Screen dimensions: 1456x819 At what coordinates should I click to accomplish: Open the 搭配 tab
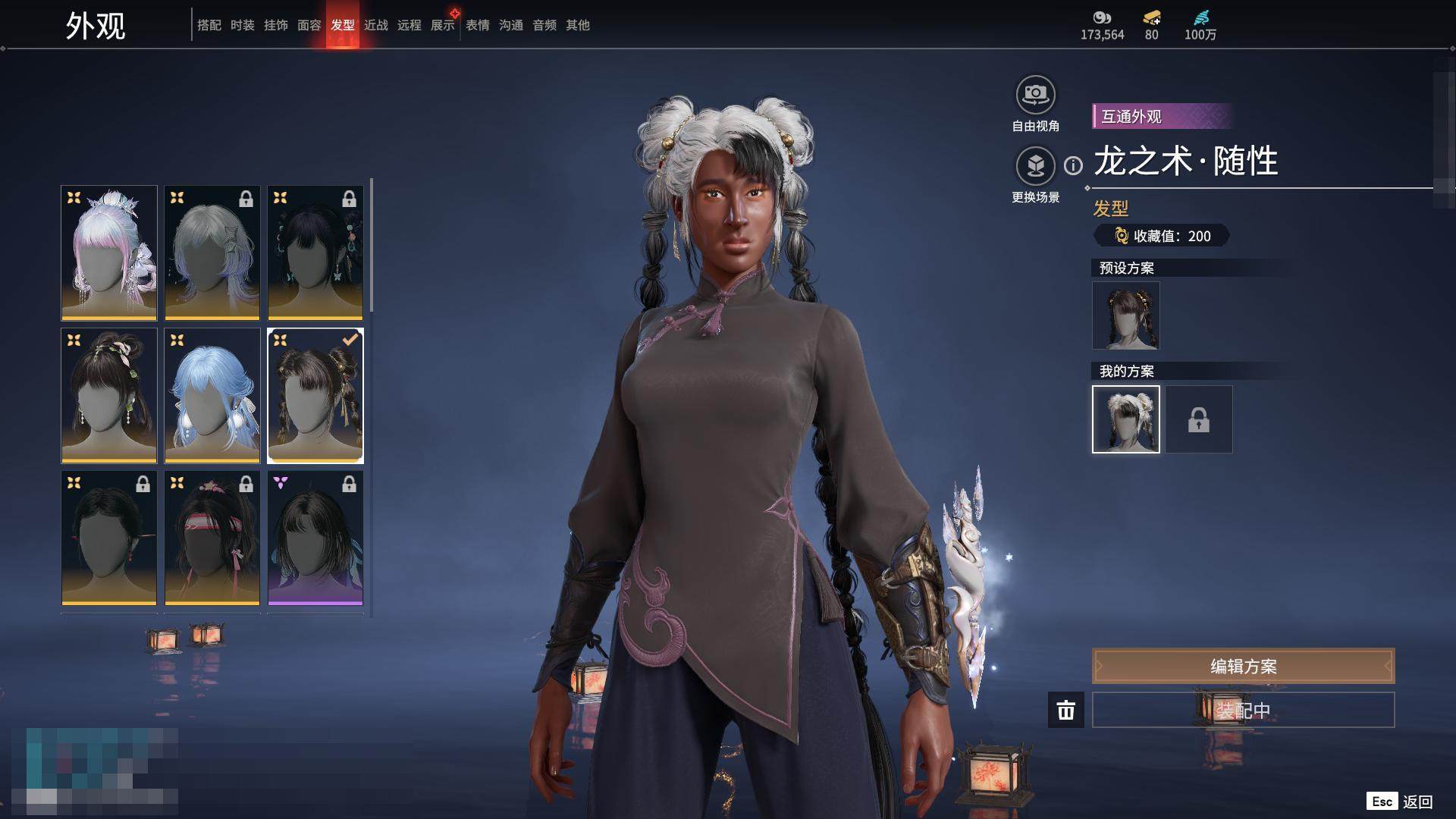click(x=209, y=25)
